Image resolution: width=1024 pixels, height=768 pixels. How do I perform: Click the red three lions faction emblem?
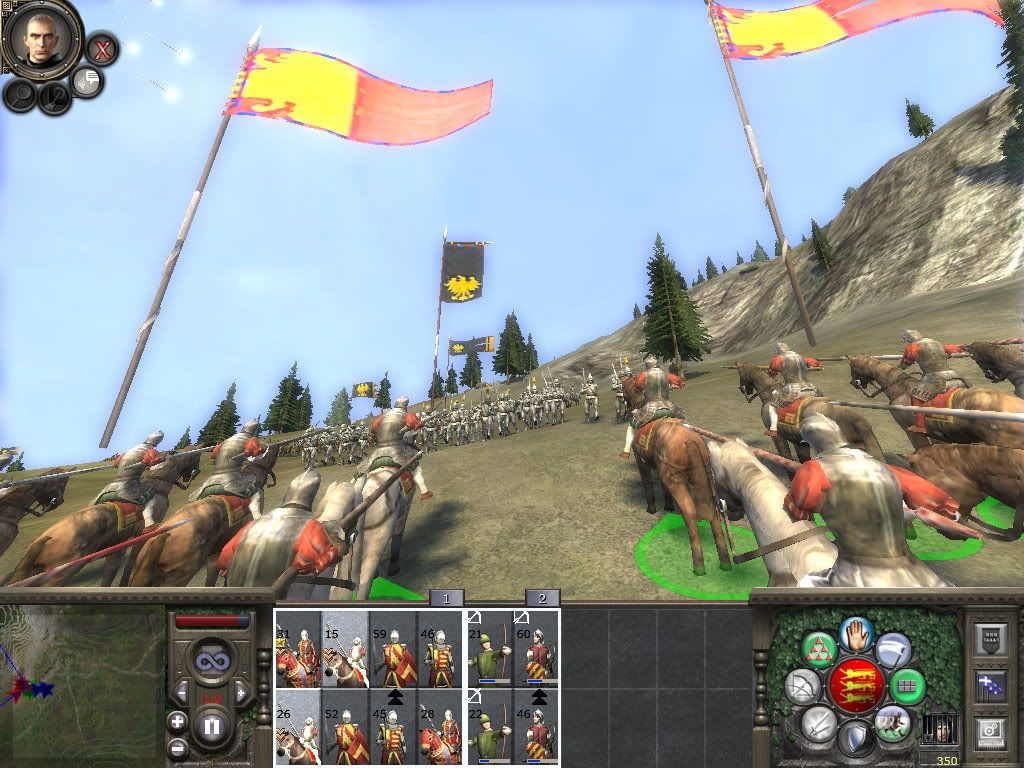click(x=857, y=685)
